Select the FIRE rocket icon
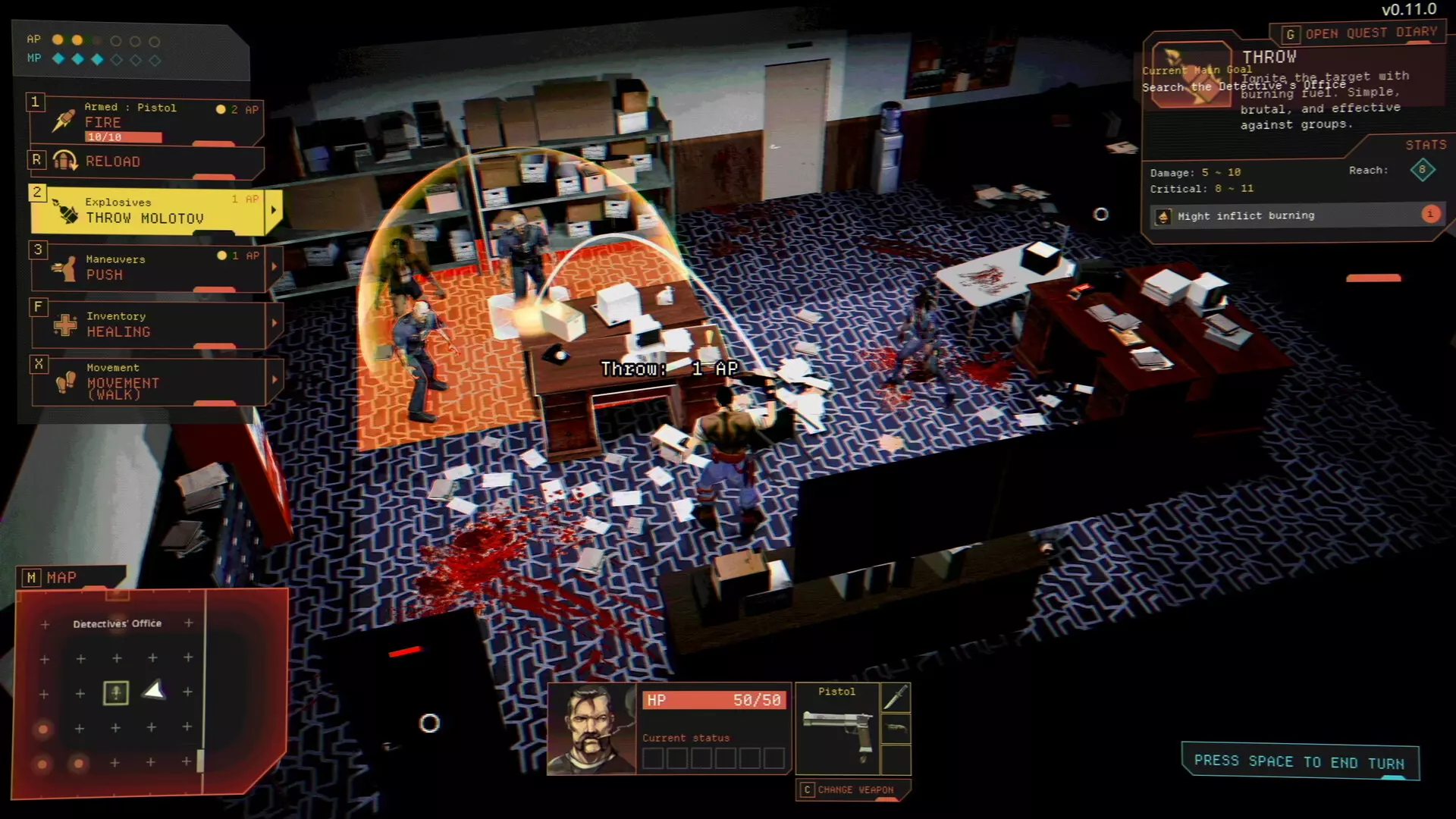Viewport: 1456px width, 819px height. pyautogui.click(x=63, y=121)
